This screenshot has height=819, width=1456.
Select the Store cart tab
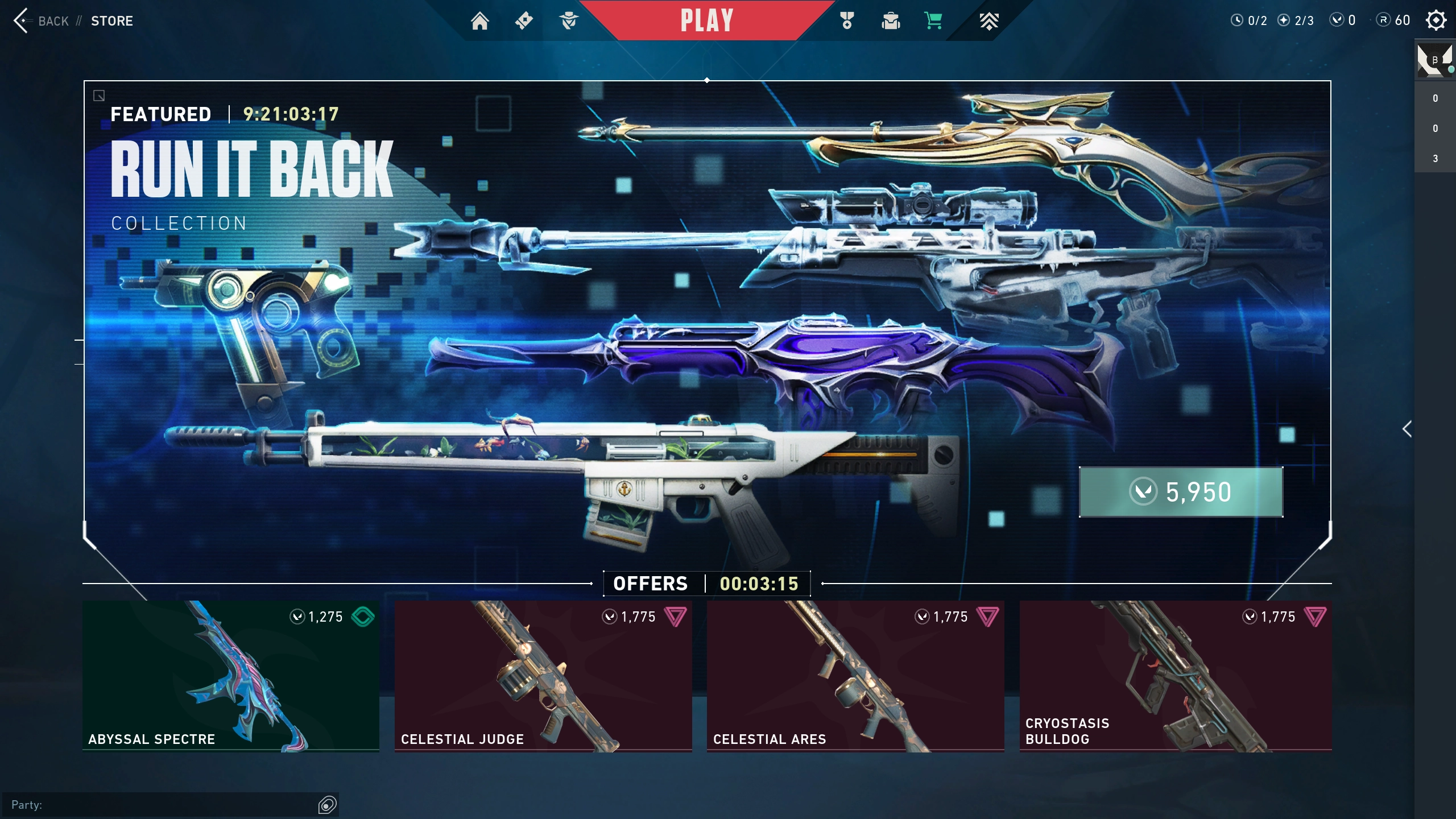(x=933, y=21)
